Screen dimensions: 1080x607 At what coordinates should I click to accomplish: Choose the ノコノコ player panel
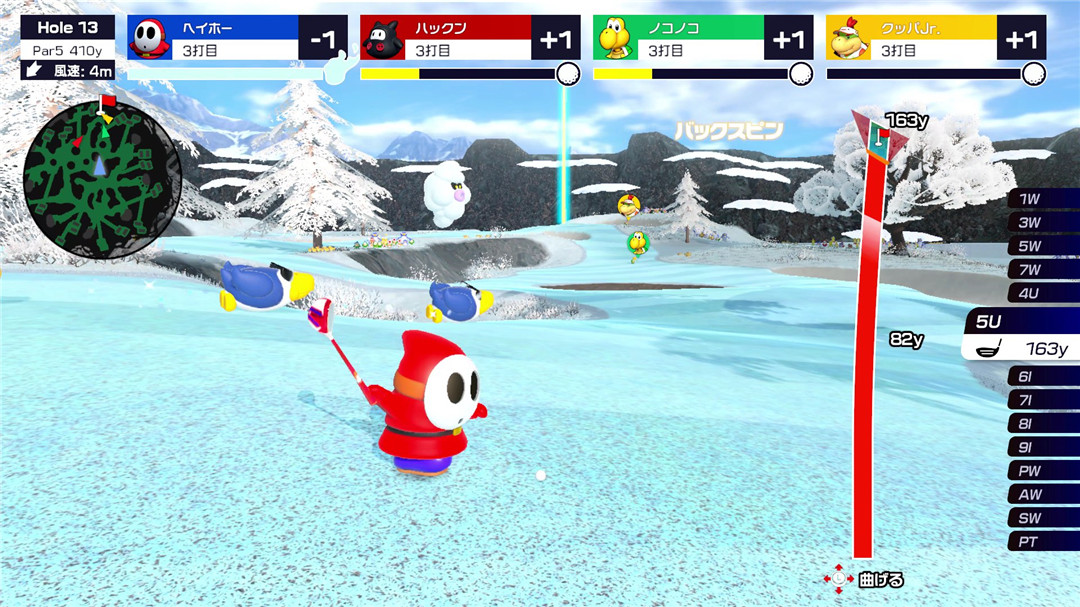(x=703, y=38)
